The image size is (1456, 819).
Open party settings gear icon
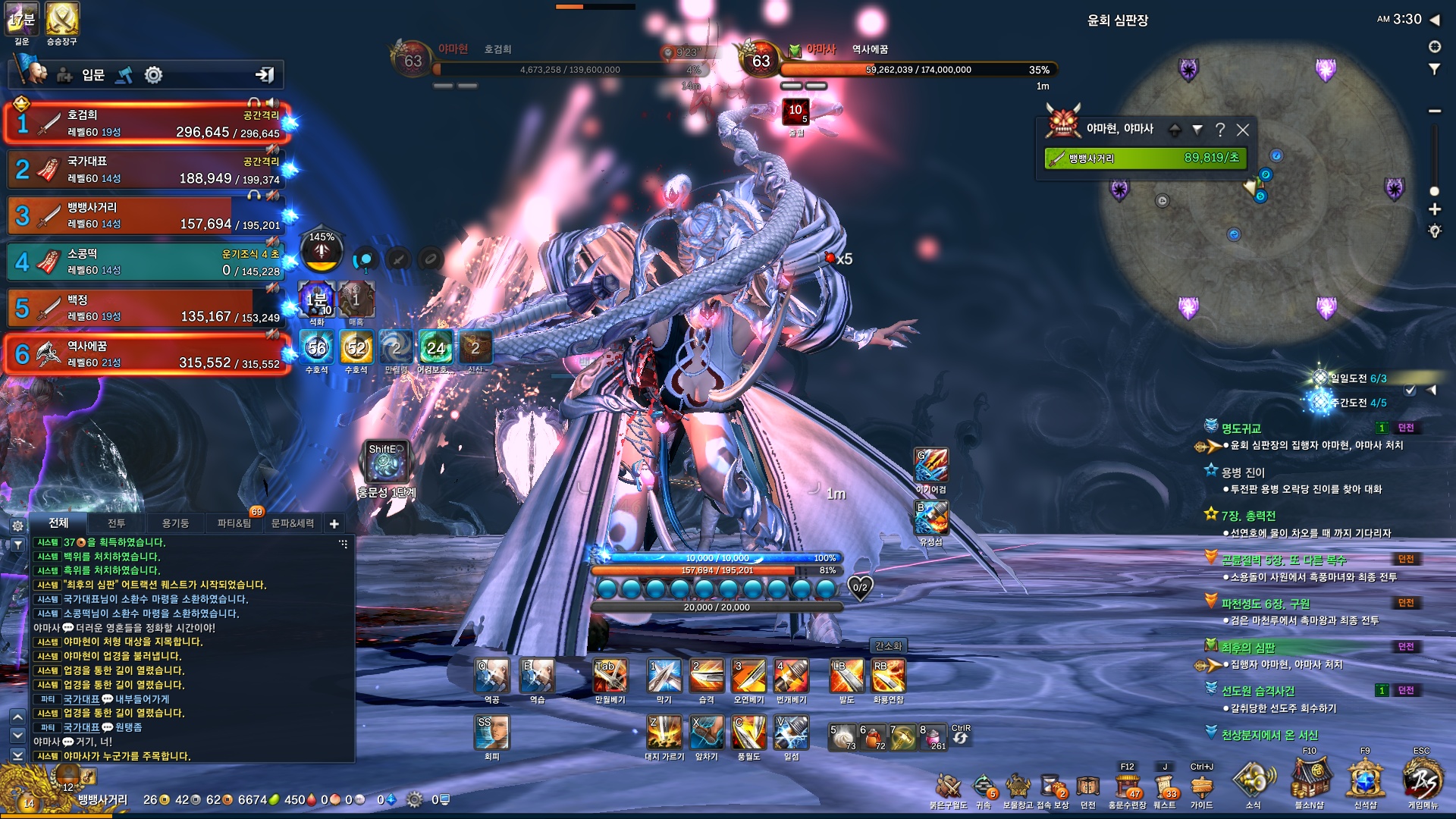pos(154,75)
